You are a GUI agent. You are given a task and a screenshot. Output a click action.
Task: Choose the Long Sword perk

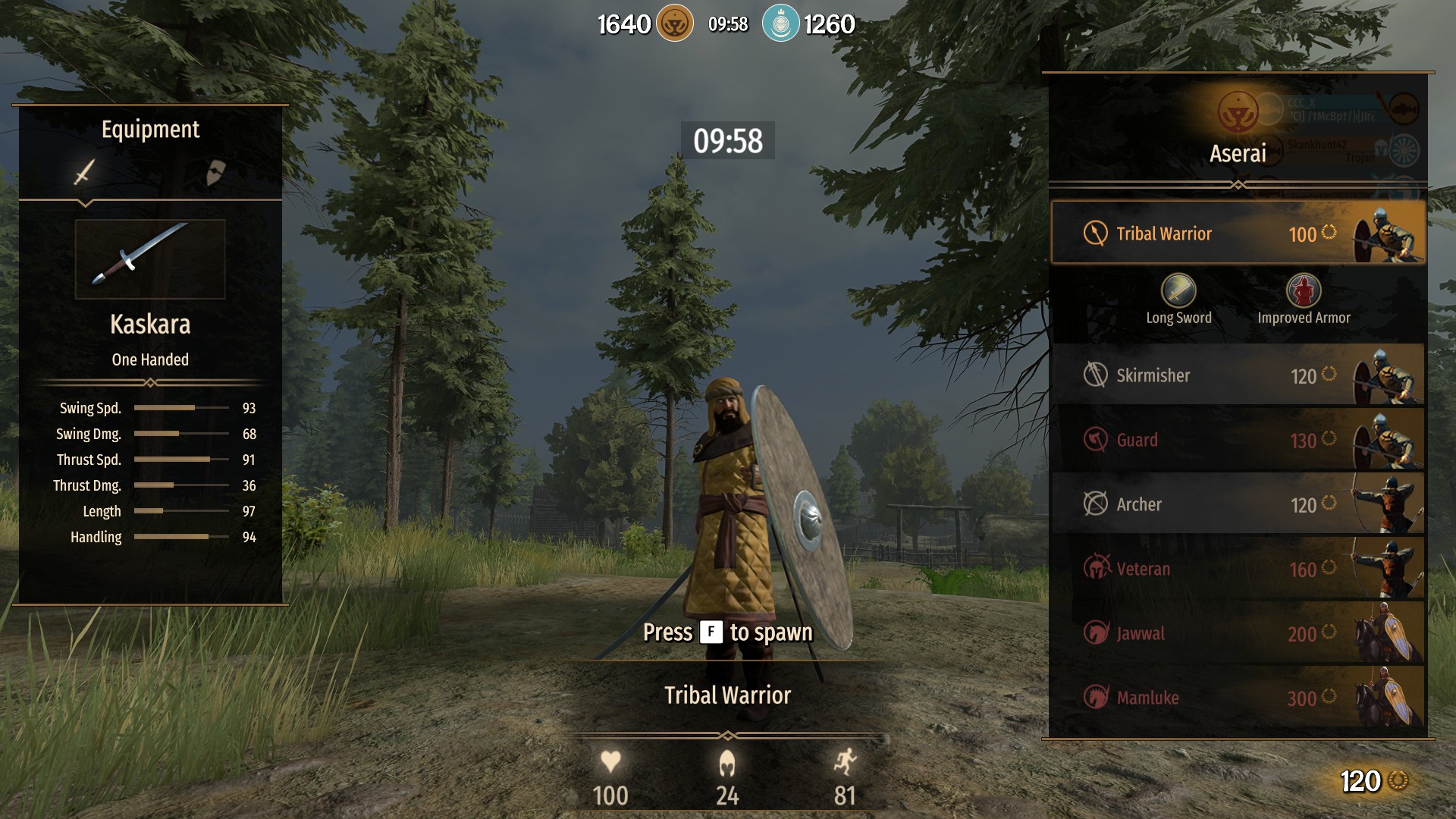(1178, 291)
